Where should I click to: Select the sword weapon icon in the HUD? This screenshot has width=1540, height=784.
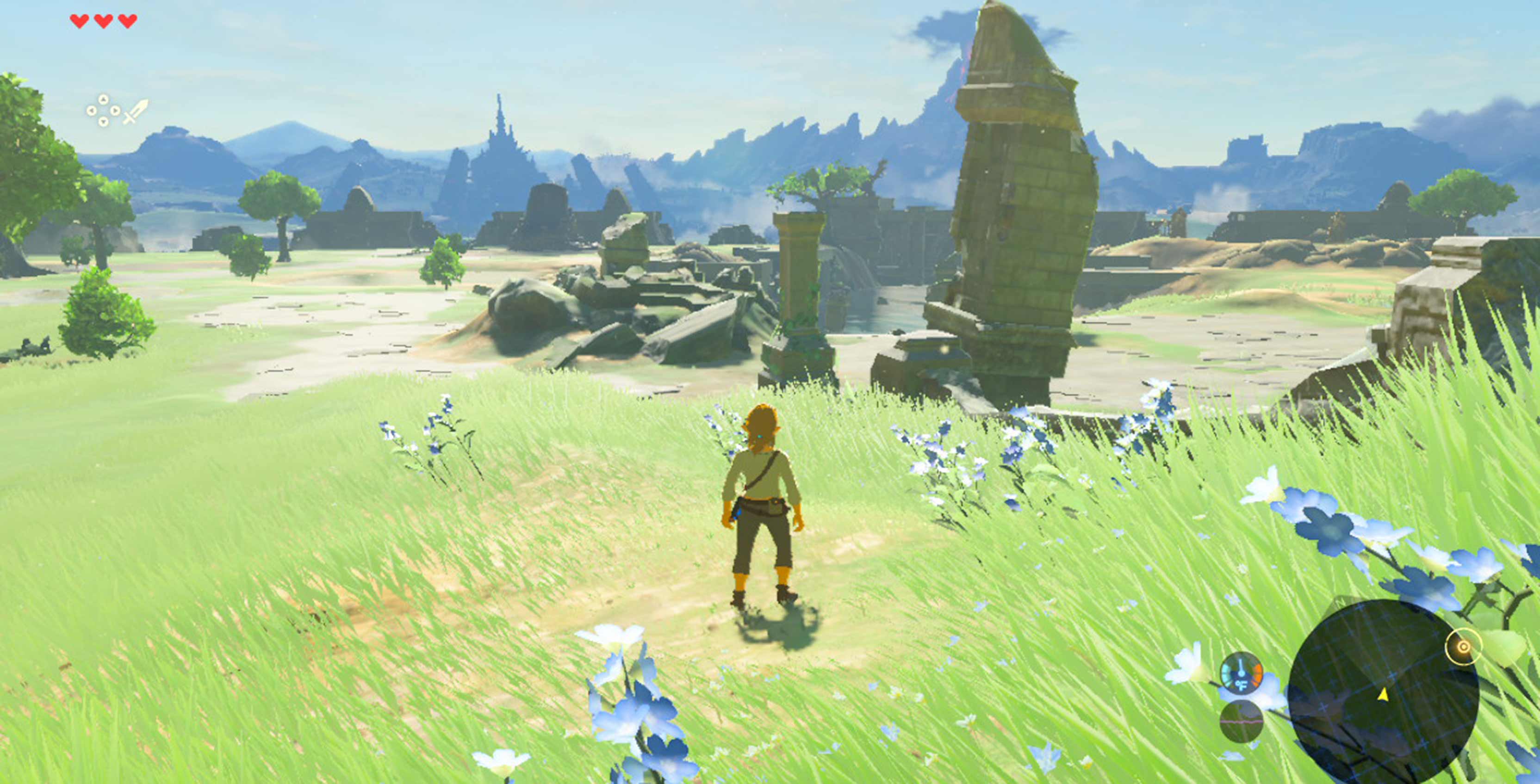pos(136,111)
